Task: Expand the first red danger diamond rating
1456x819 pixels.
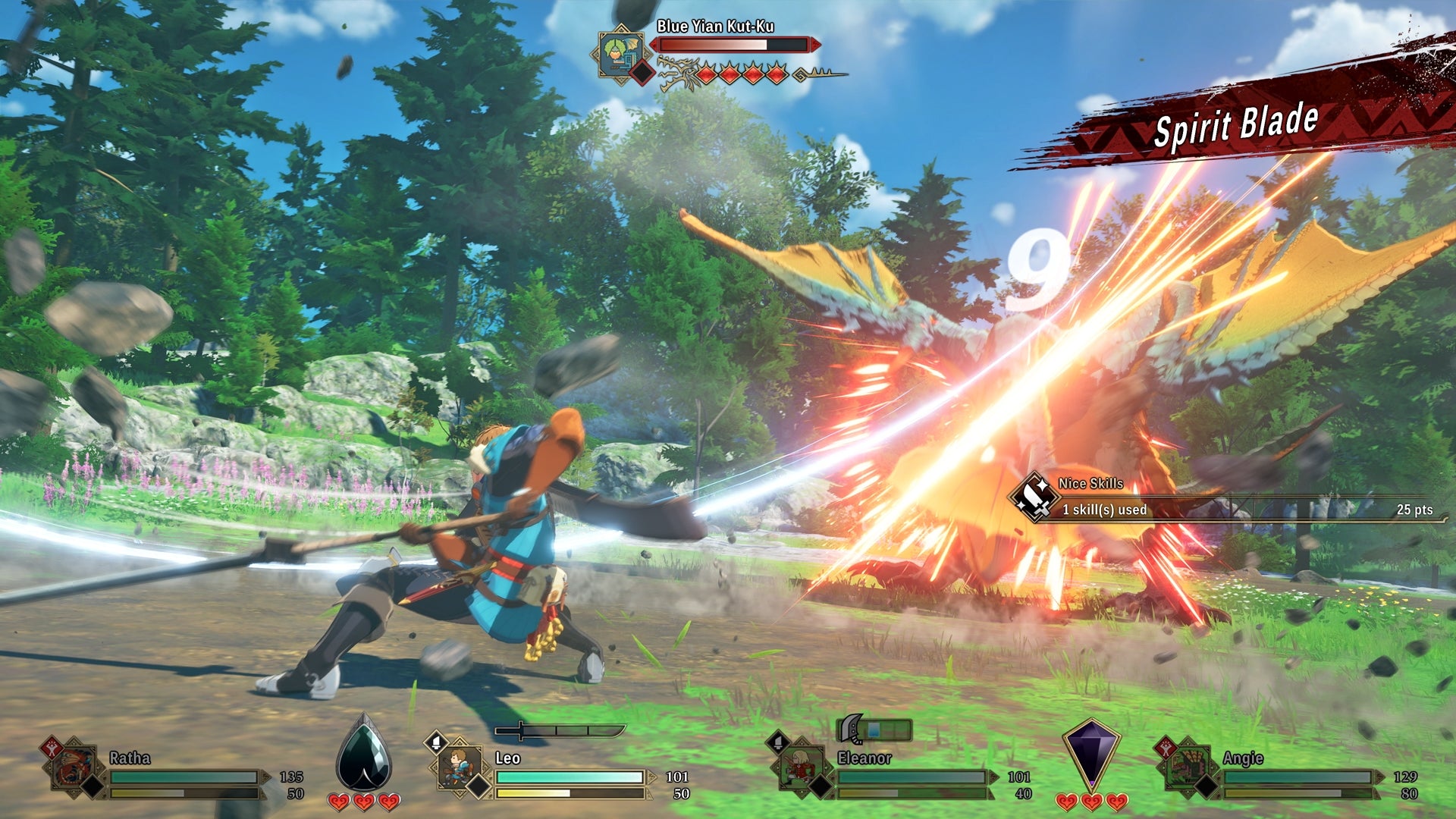Action: pos(706,74)
